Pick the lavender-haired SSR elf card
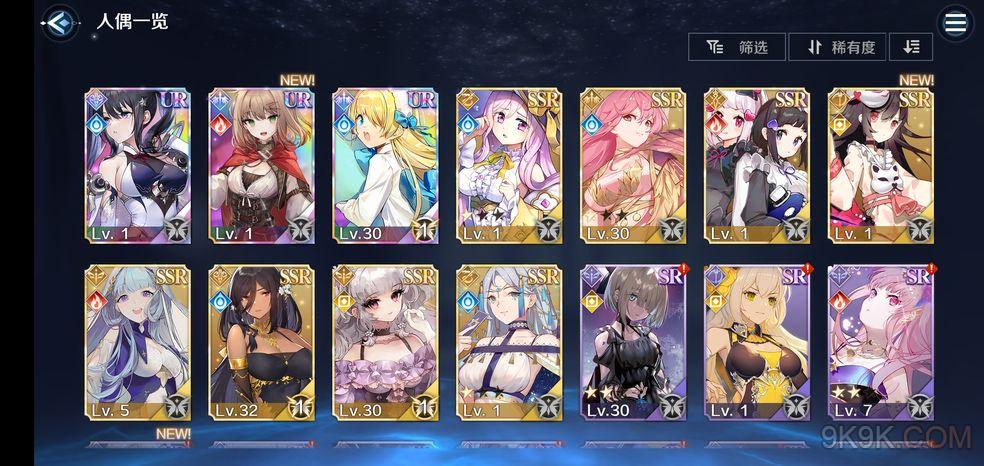Screen dimensions: 984x466 [x=509, y=165]
